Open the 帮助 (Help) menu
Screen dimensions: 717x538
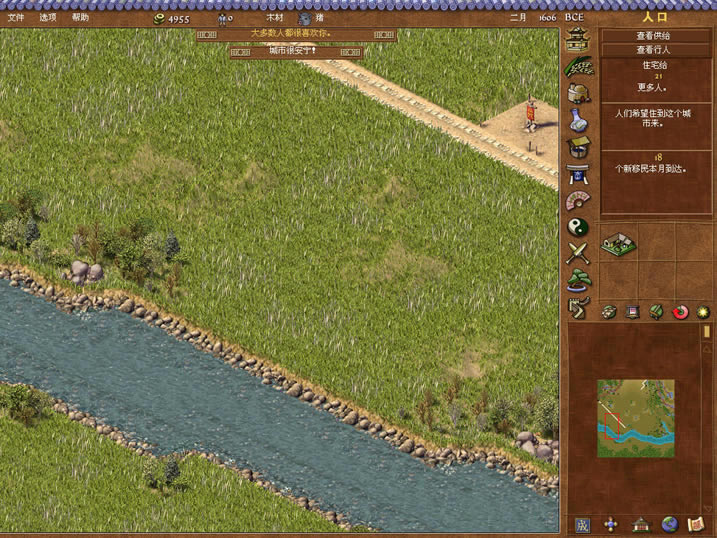point(80,17)
